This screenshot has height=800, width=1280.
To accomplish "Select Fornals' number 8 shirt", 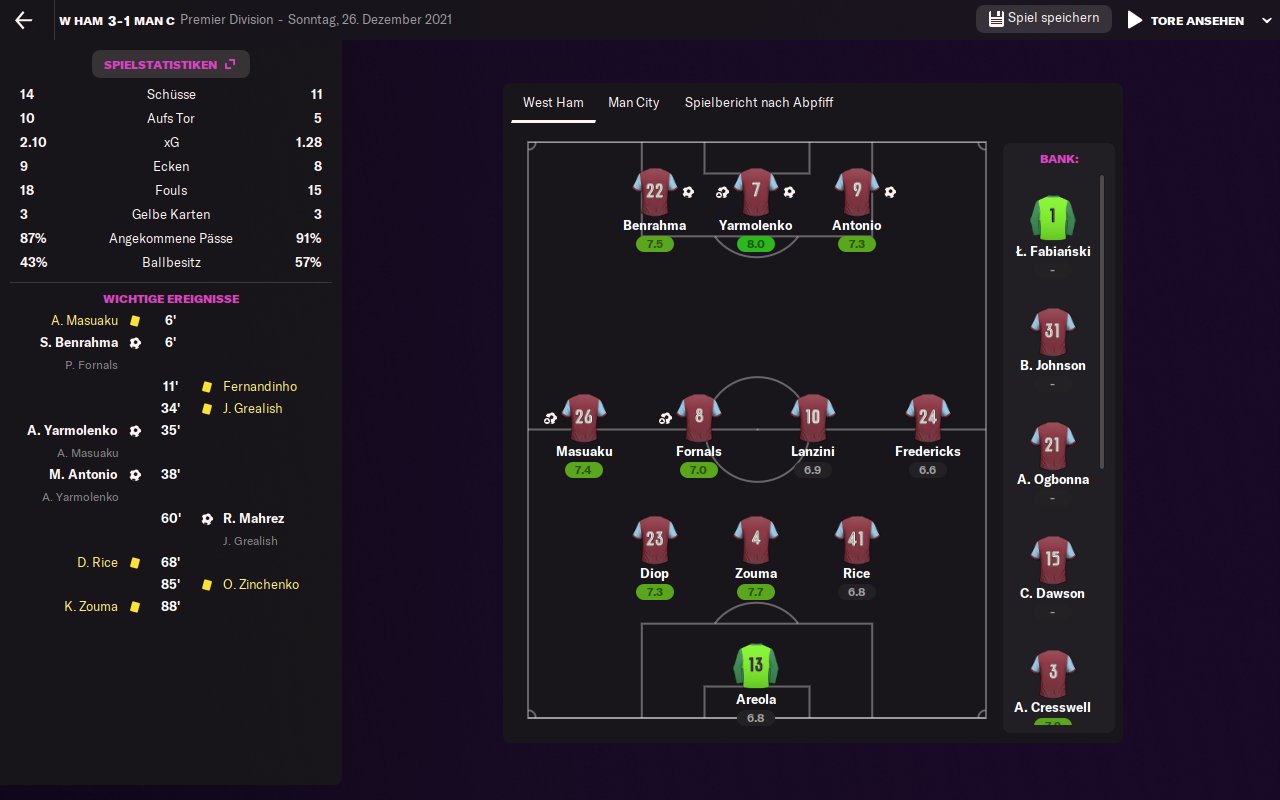I will pyautogui.click(x=698, y=418).
